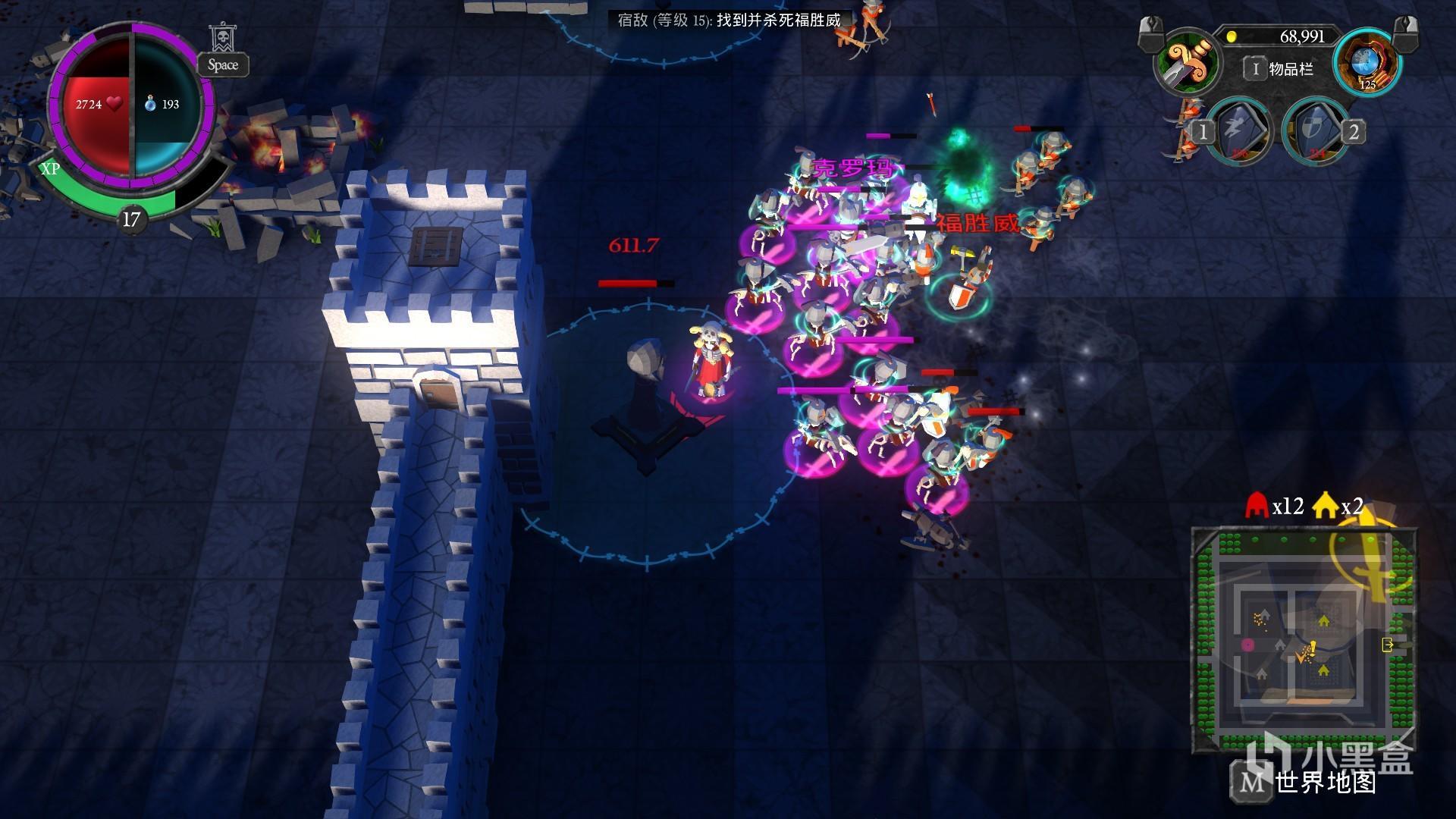Use the dash ability in slot 1
The width and height of the screenshot is (1456, 819).
(x=1238, y=131)
